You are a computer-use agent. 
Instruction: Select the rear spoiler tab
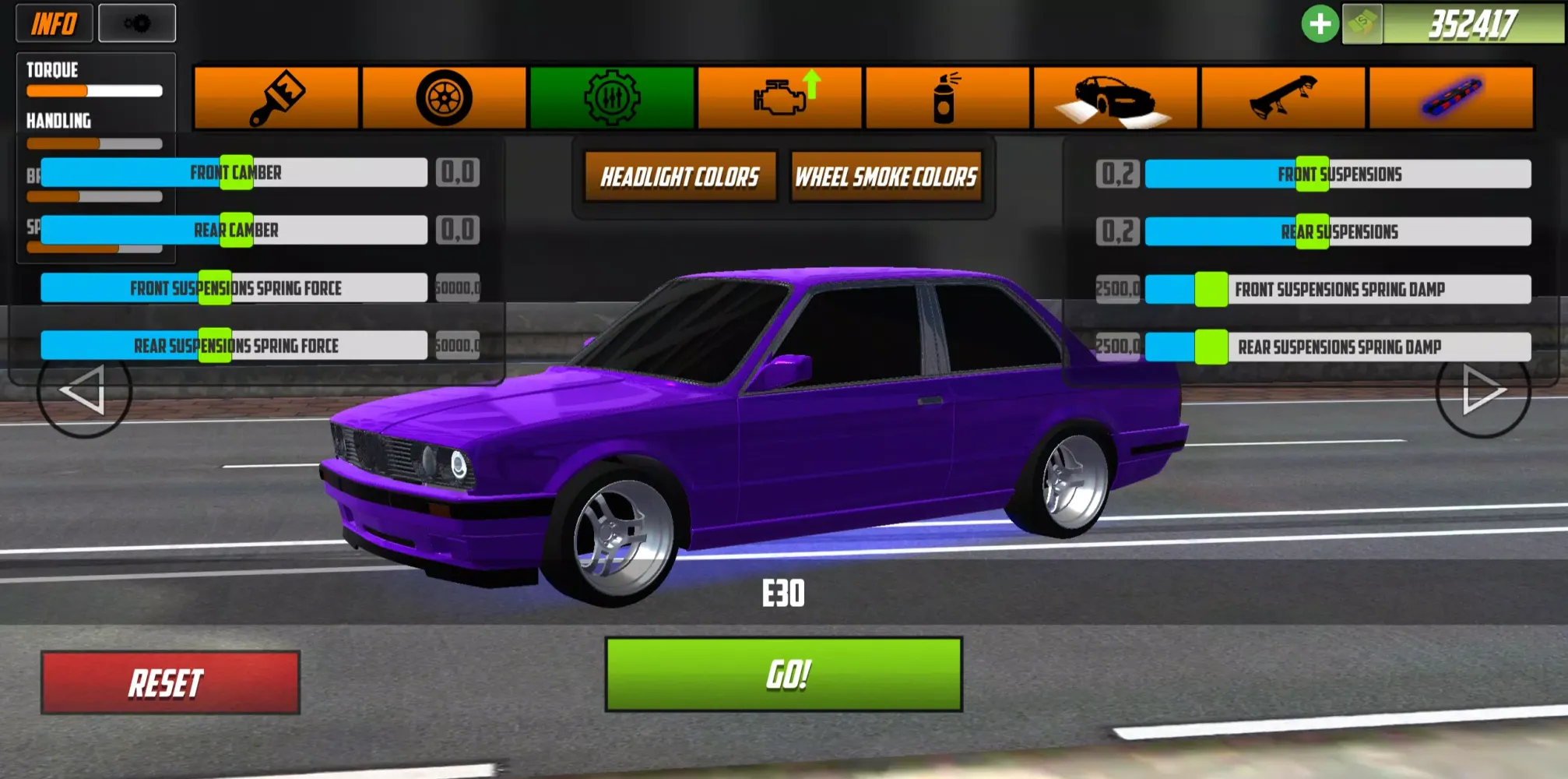tap(1283, 98)
